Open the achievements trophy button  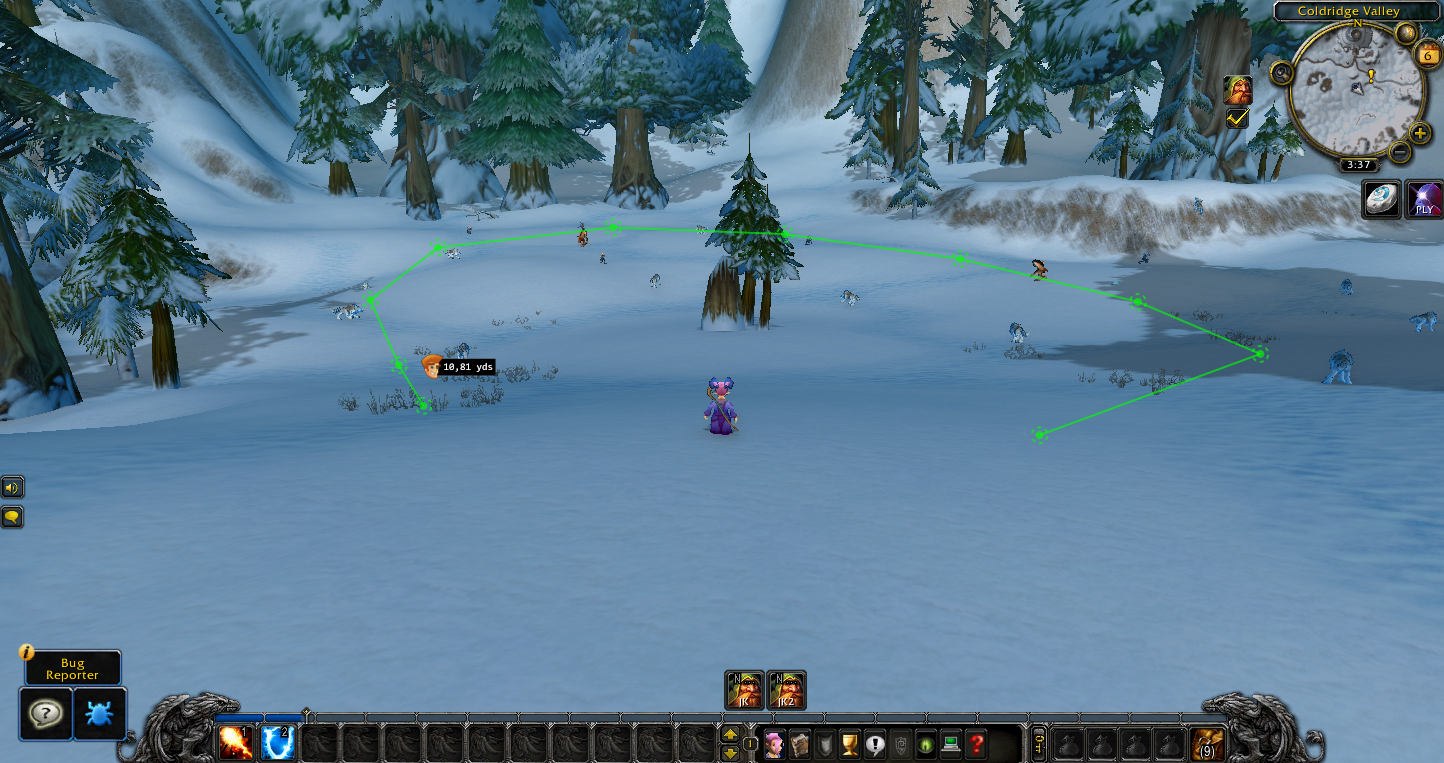click(850, 744)
